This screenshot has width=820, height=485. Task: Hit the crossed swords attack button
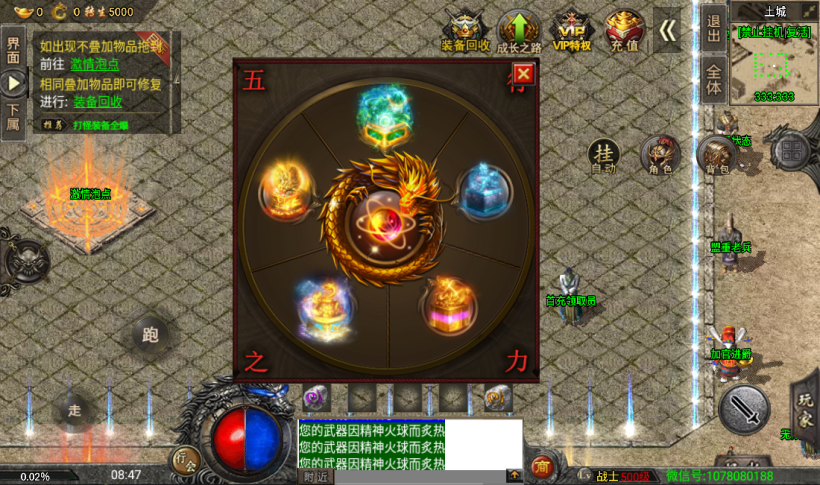[x=744, y=408]
